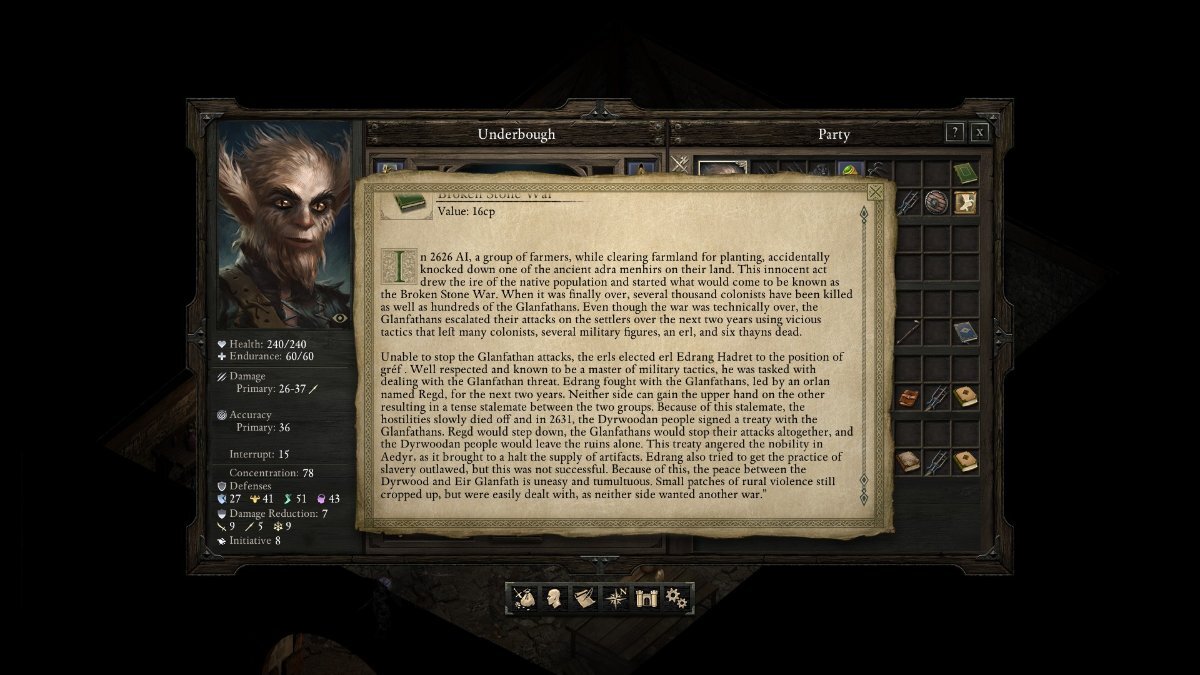The image size is (1200, 675).
Task: Show the area map compass icon
Action: 616,598
